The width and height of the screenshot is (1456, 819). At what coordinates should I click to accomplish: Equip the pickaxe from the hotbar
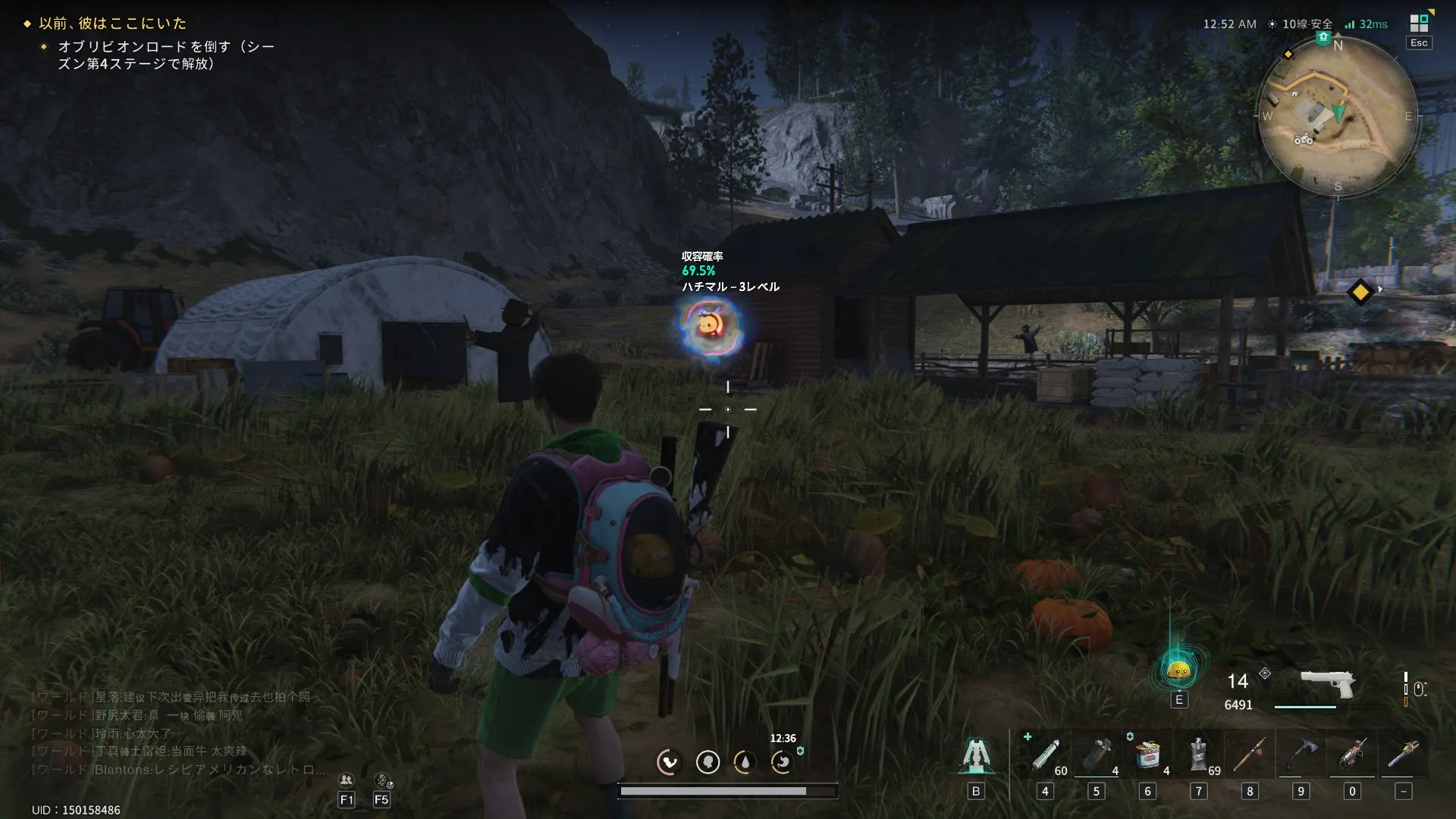1301,755
